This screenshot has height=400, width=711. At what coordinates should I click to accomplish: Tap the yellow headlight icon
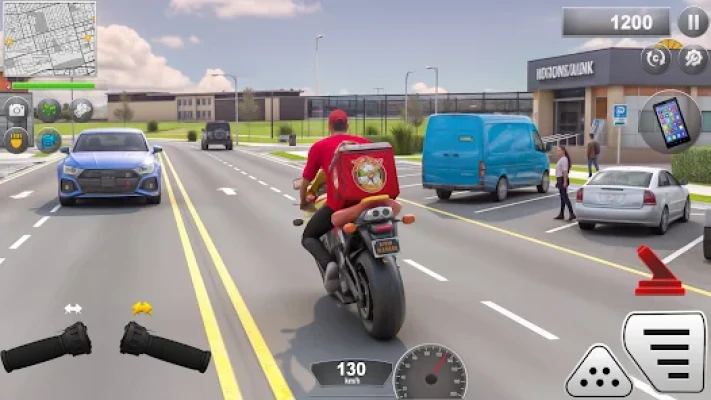(x=17, y=139)
